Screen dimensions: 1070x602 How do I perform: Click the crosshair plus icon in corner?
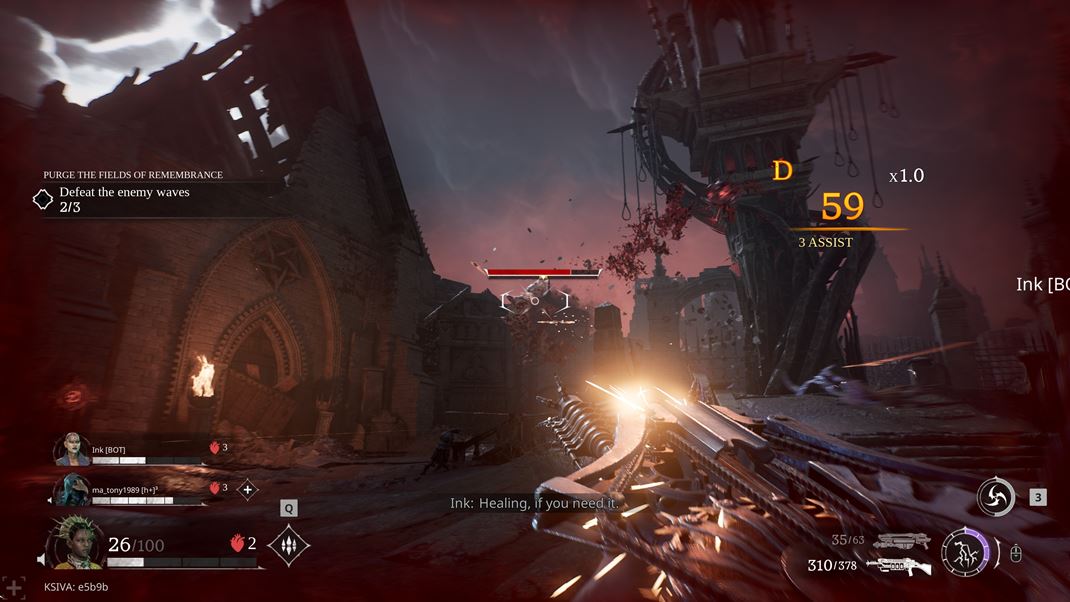(13, 587)
